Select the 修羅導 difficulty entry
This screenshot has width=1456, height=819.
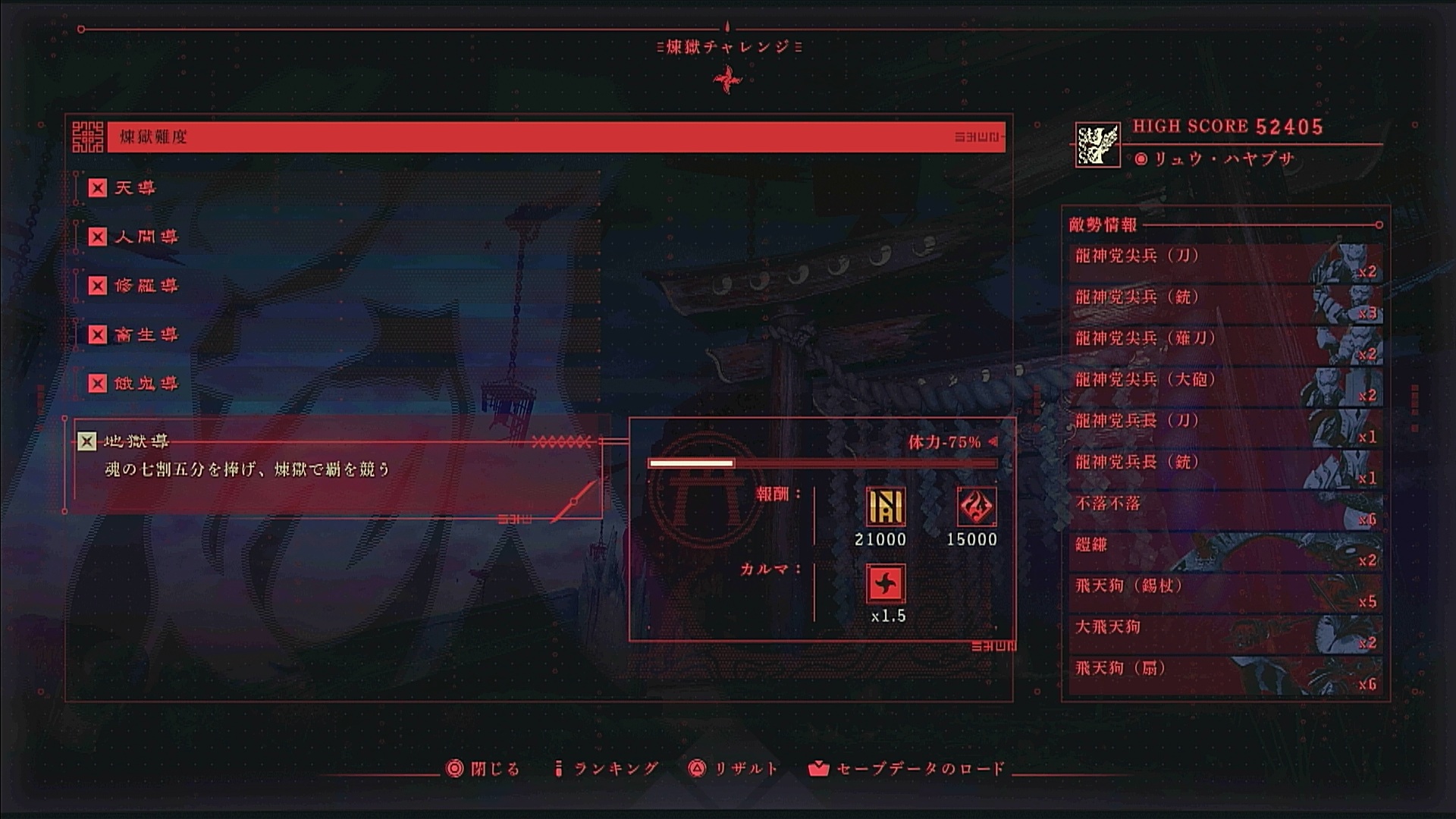146,286
